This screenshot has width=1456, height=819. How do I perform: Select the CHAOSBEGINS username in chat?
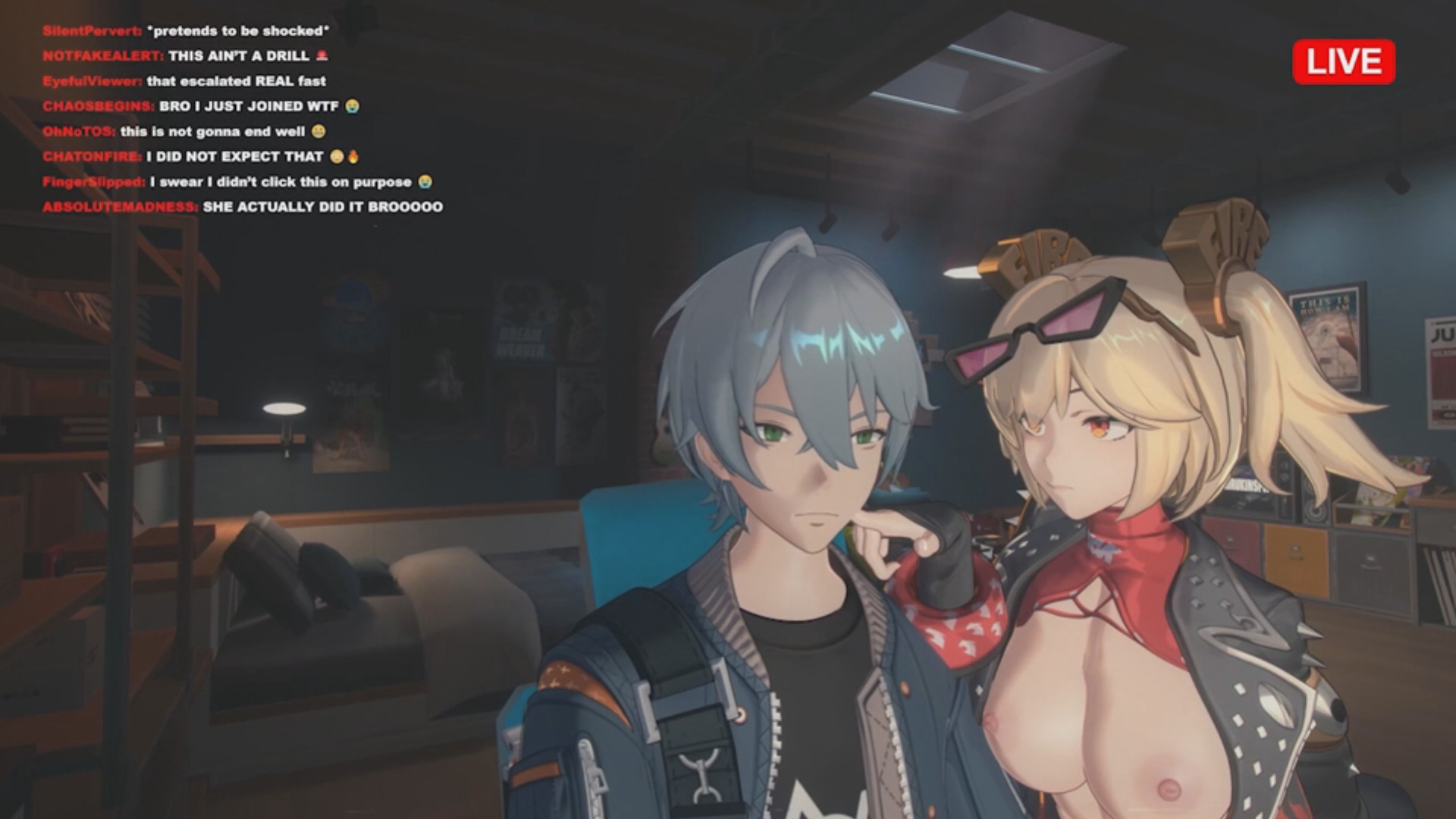98,106
